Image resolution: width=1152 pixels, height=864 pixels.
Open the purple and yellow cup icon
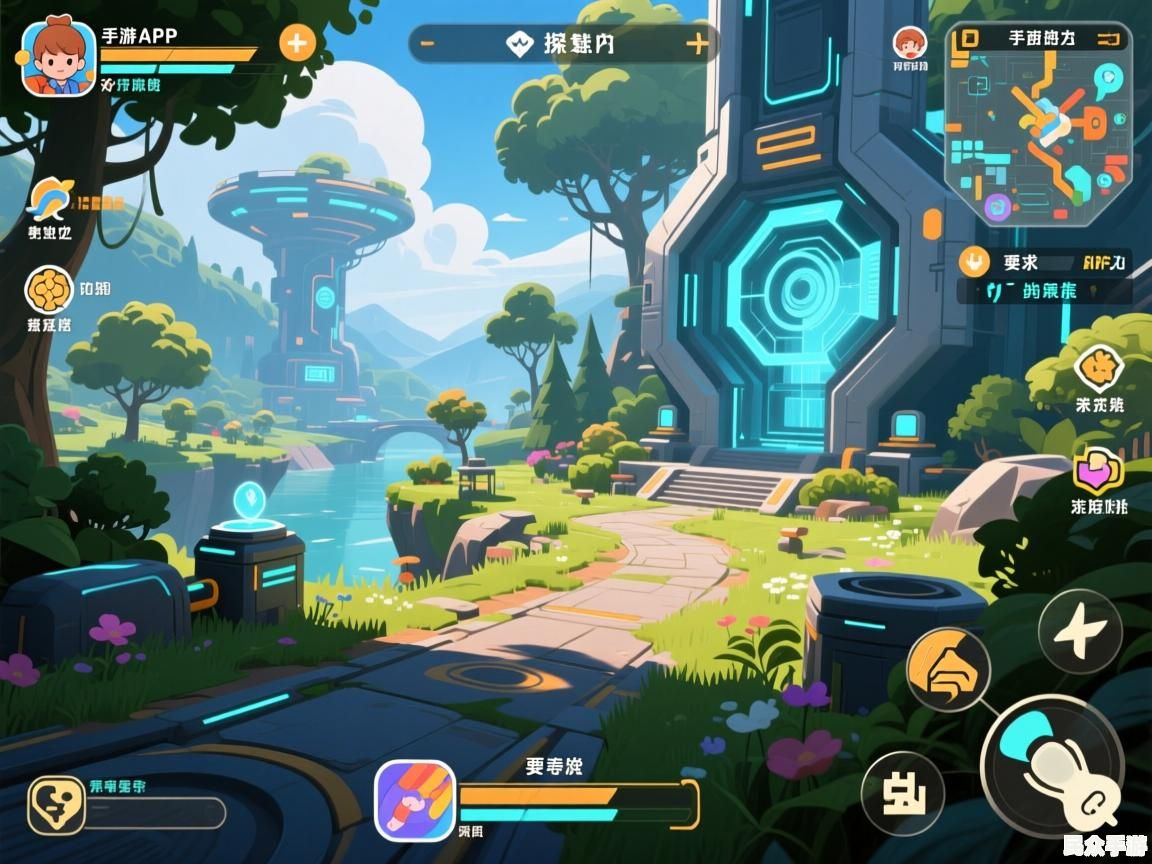tap(1098, 471)
